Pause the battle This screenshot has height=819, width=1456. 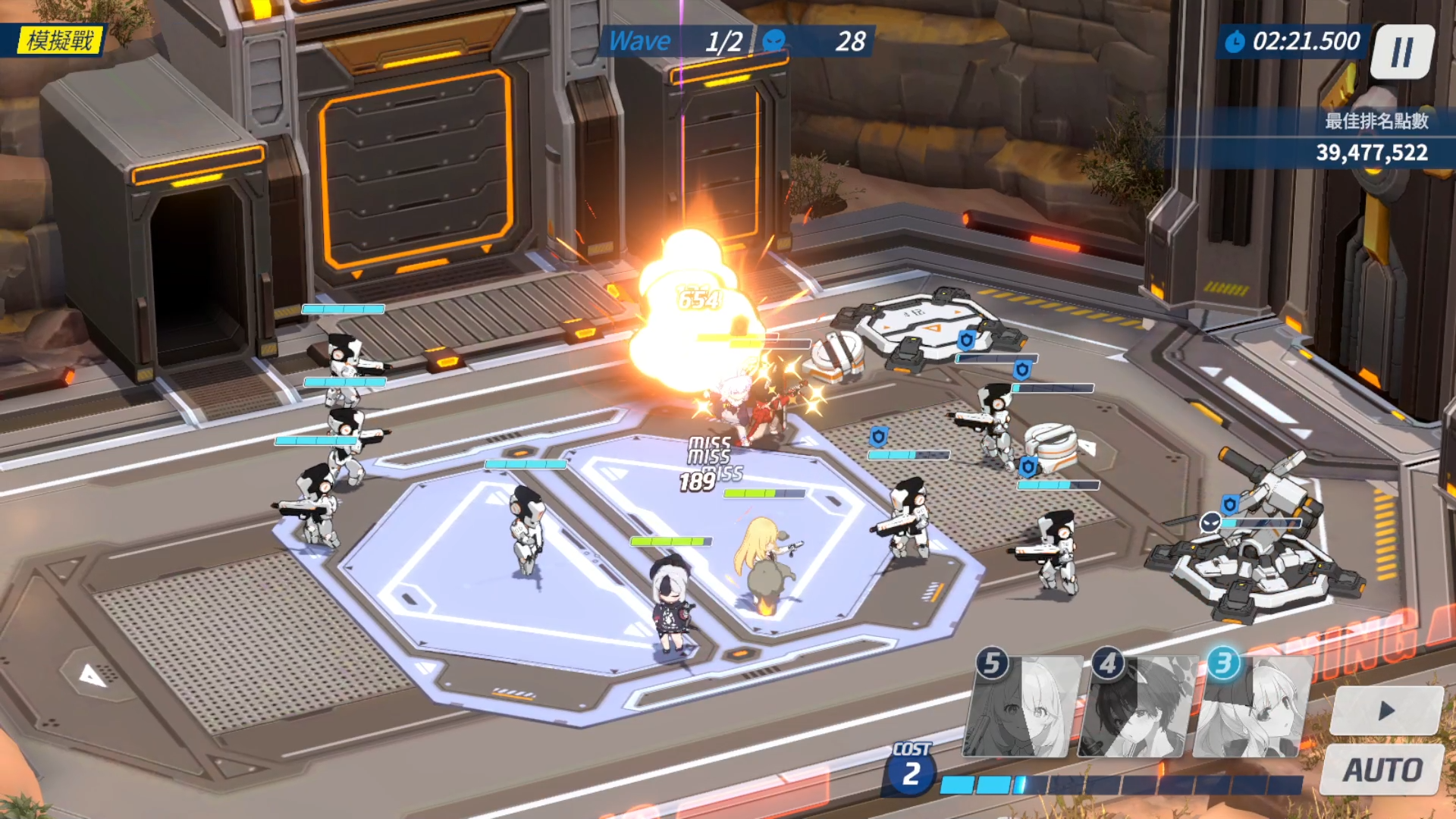[1402, 52]
